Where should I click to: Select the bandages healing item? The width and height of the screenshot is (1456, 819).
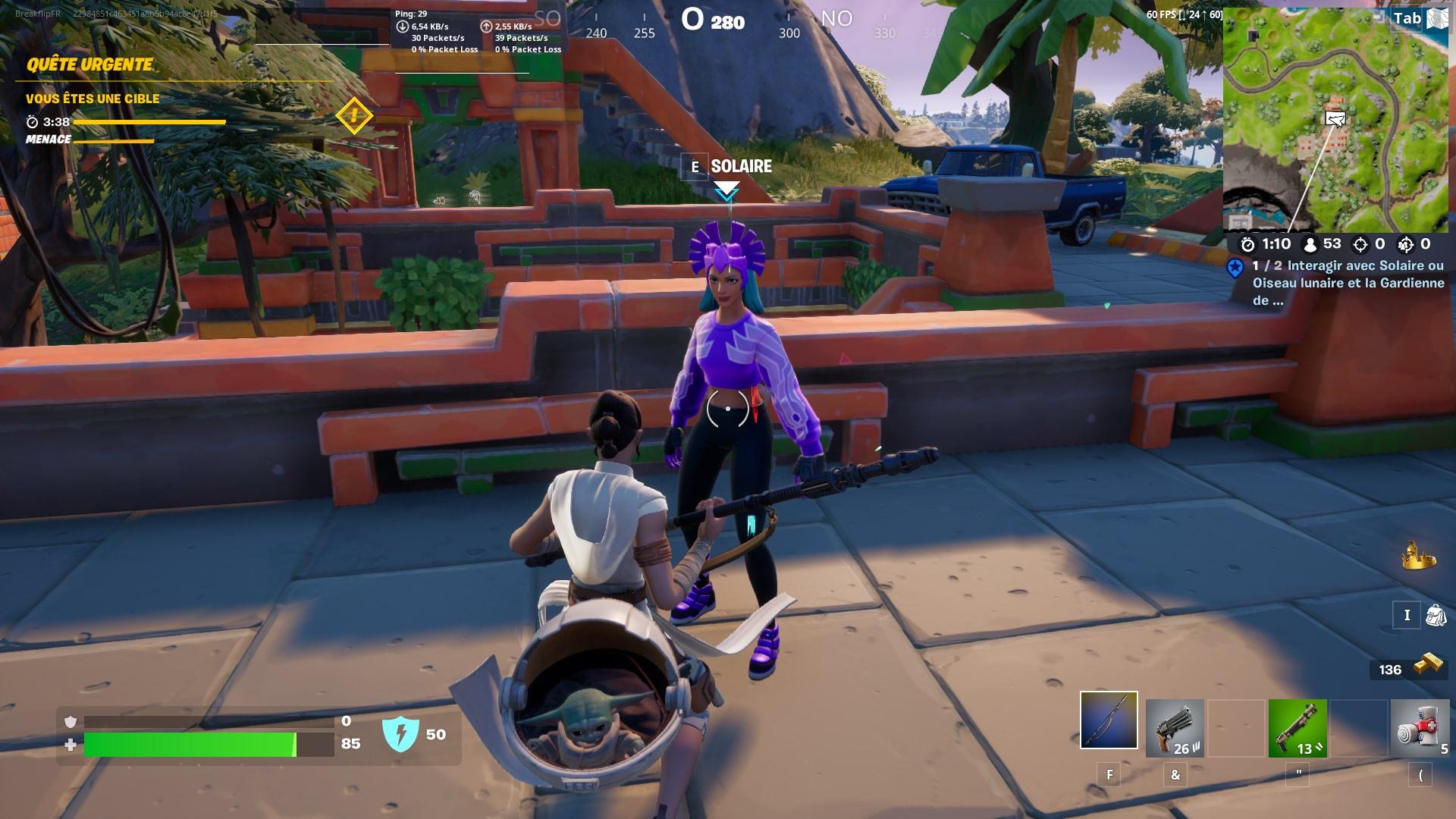pos(1420,728)
